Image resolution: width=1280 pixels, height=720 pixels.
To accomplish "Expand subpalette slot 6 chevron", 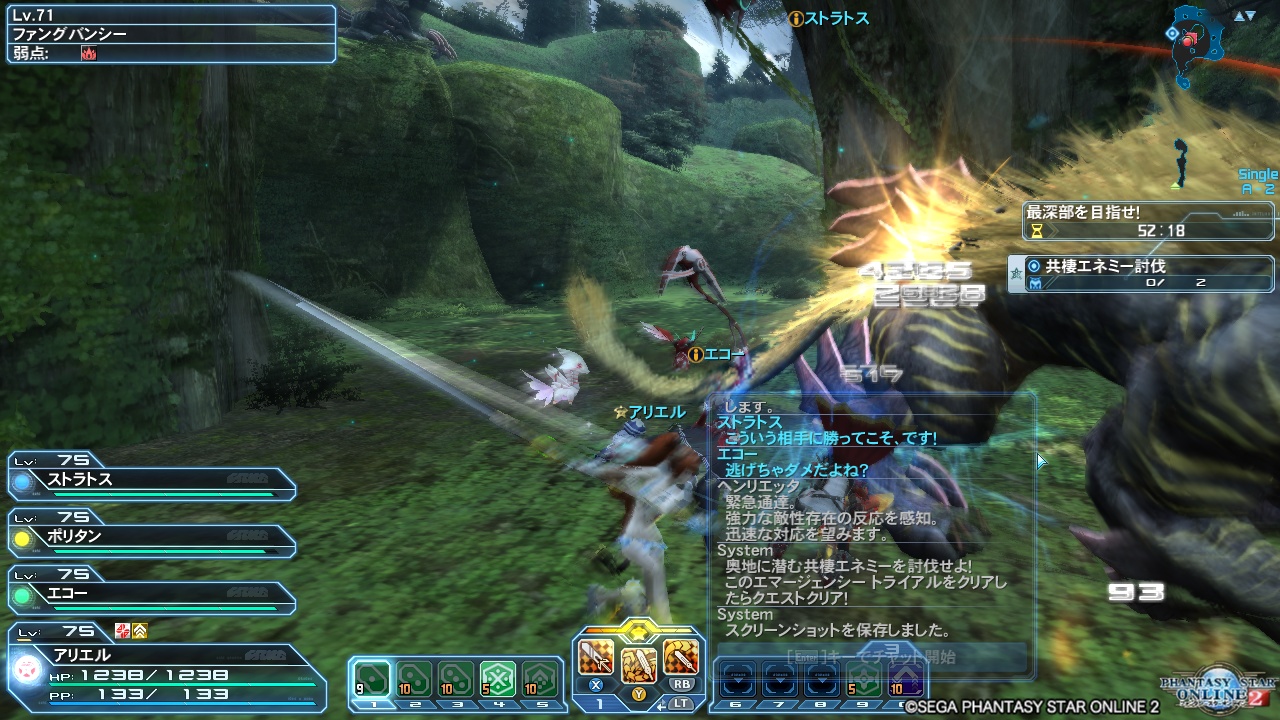I will 739,680.
